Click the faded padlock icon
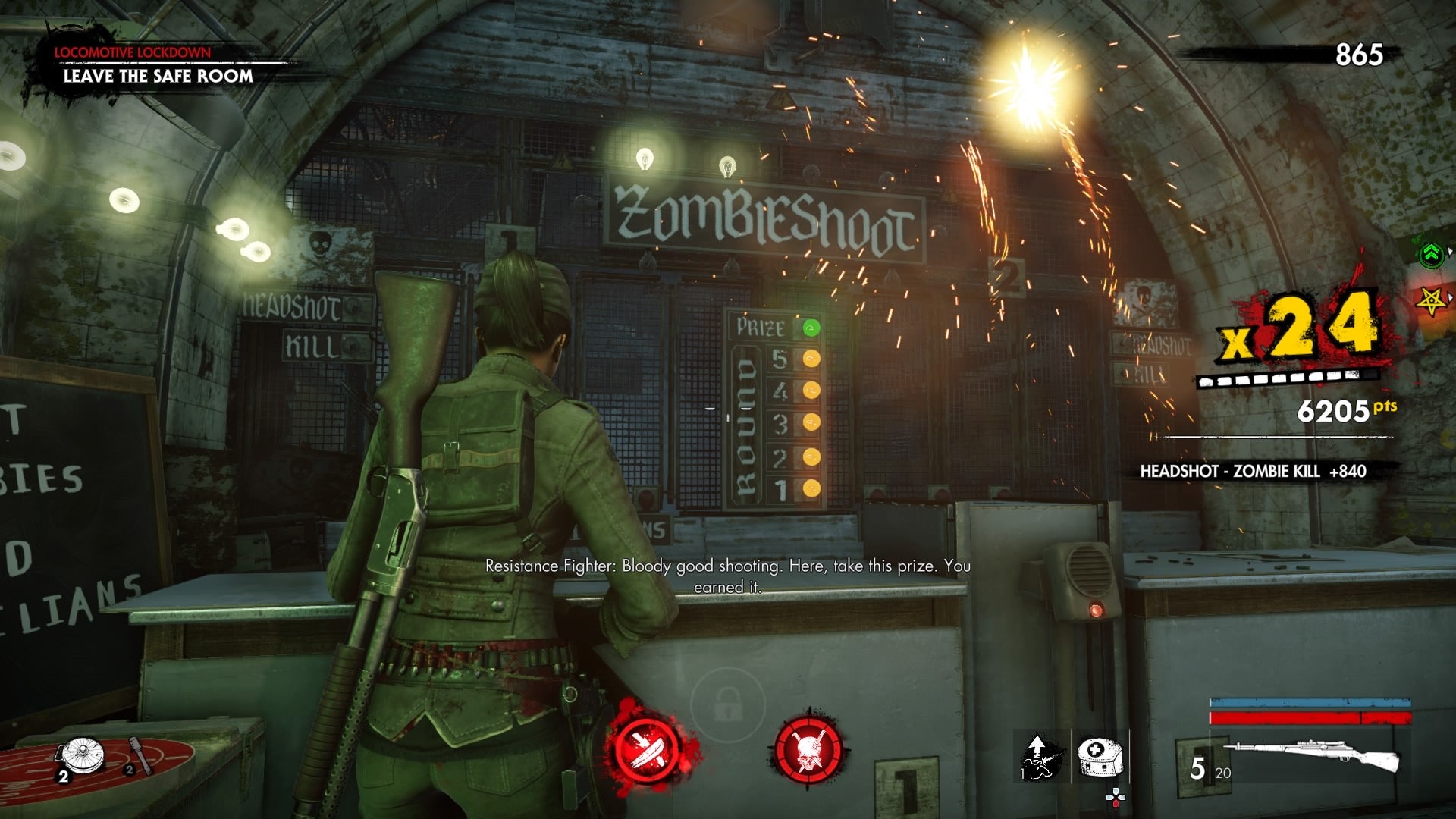Viewport: 1456px width, 819px height. [x=727, y=705]
